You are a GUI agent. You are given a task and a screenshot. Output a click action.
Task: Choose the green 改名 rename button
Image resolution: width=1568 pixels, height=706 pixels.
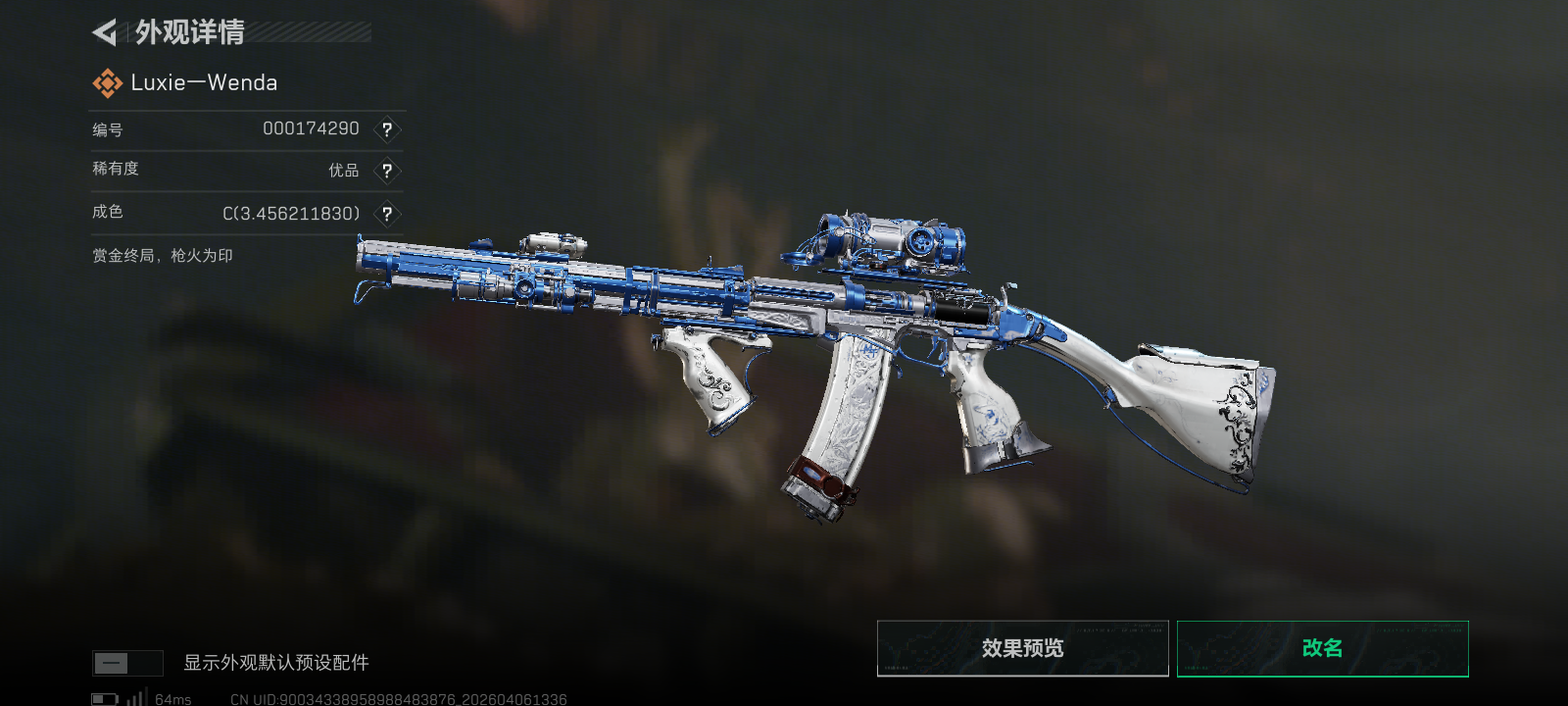click(1322, 648)
